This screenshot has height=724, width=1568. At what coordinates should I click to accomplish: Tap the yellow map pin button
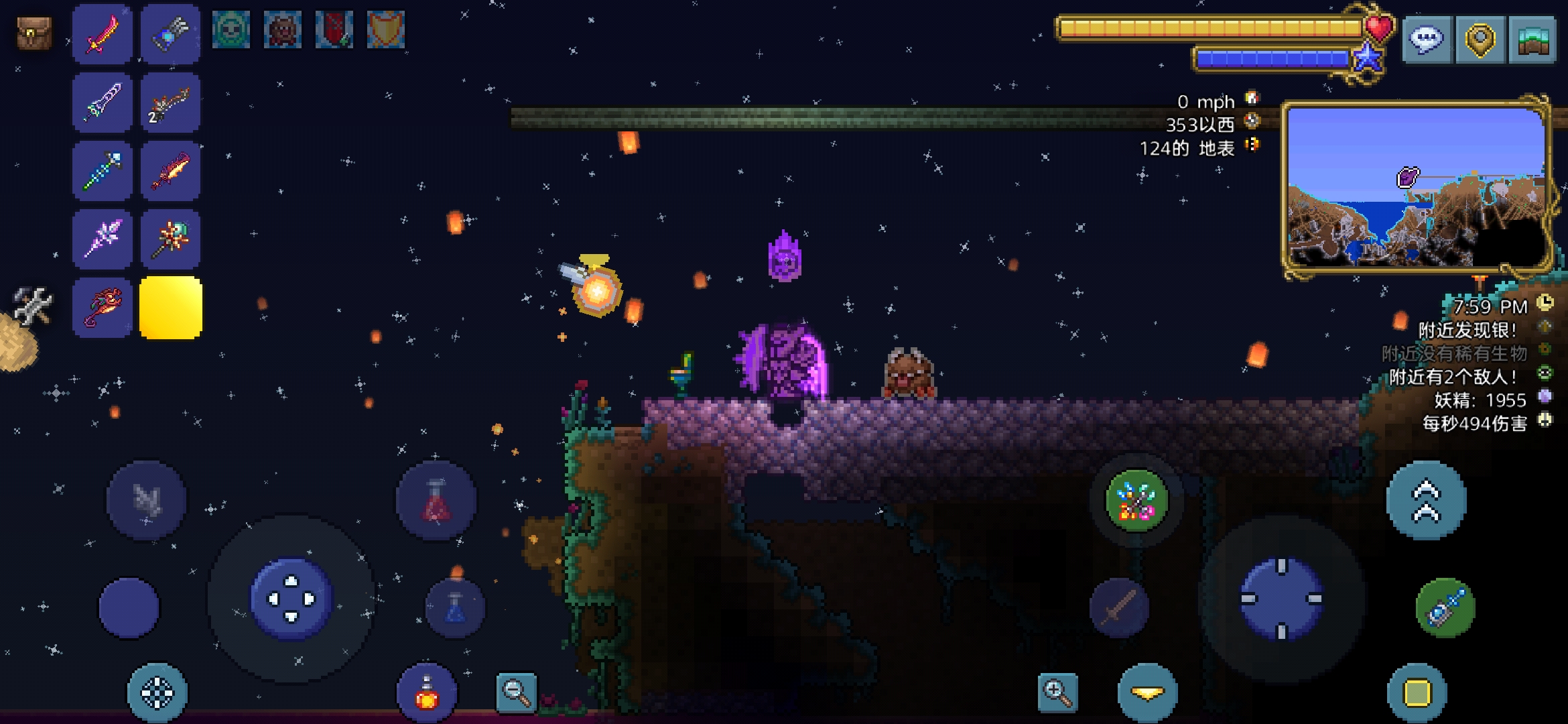1480,40
